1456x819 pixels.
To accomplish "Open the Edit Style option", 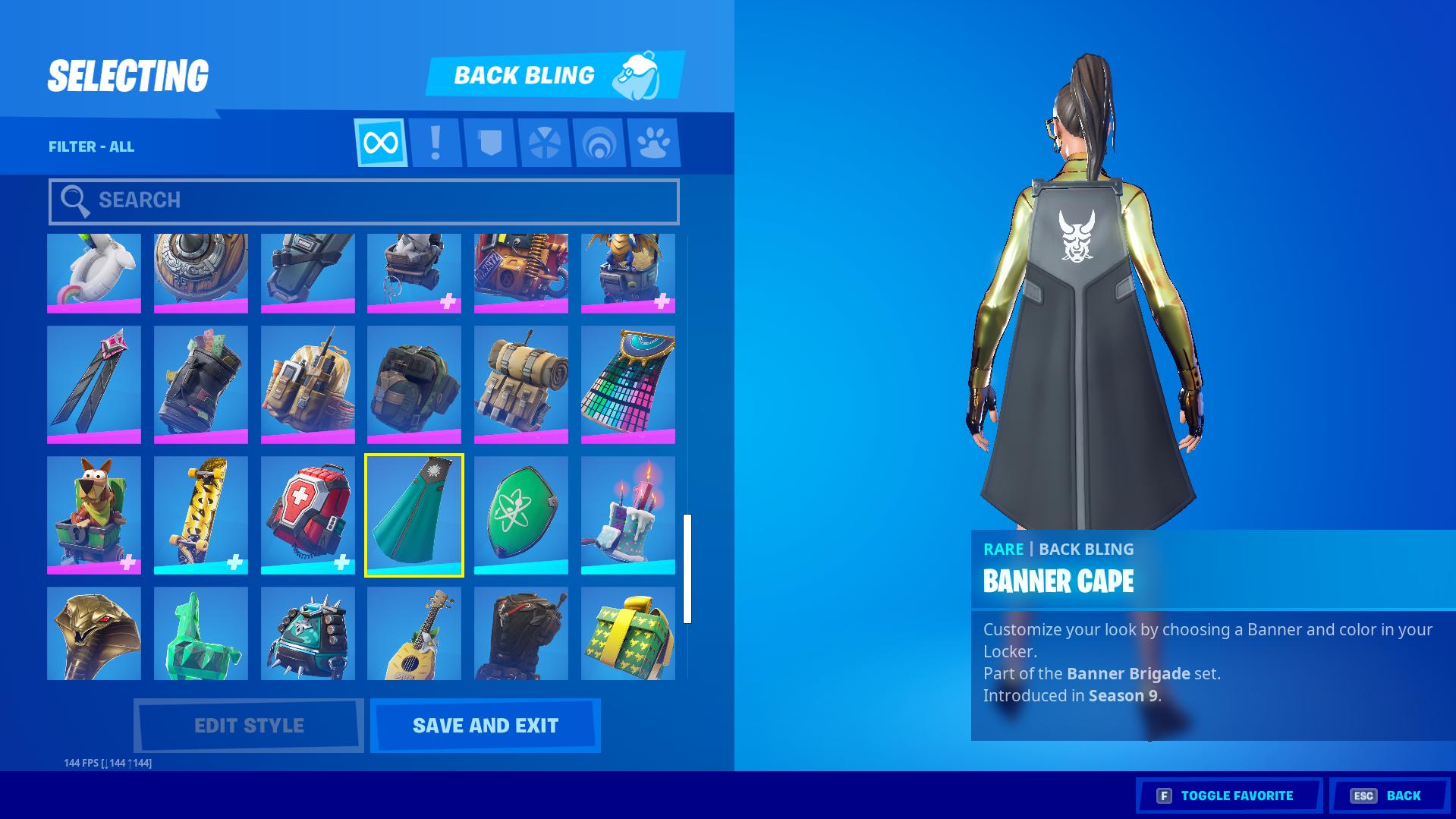I will click(x=249, y=726).
